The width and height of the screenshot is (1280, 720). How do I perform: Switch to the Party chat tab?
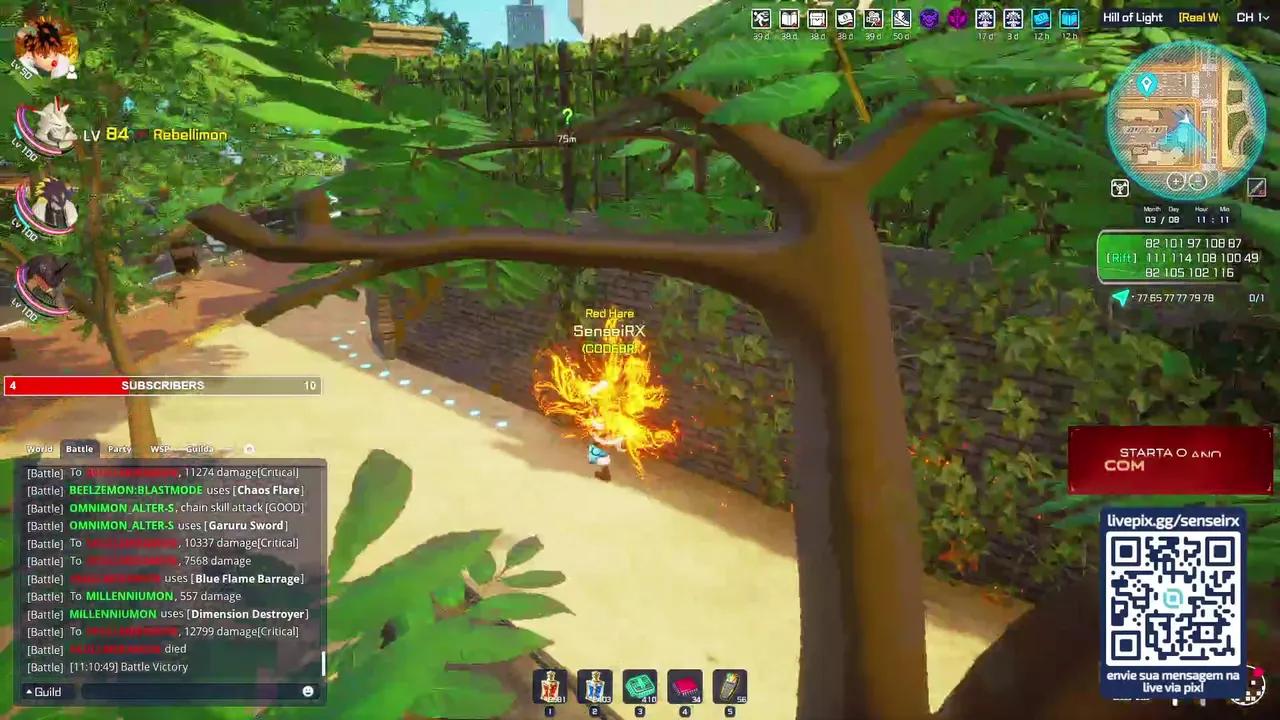119,448
